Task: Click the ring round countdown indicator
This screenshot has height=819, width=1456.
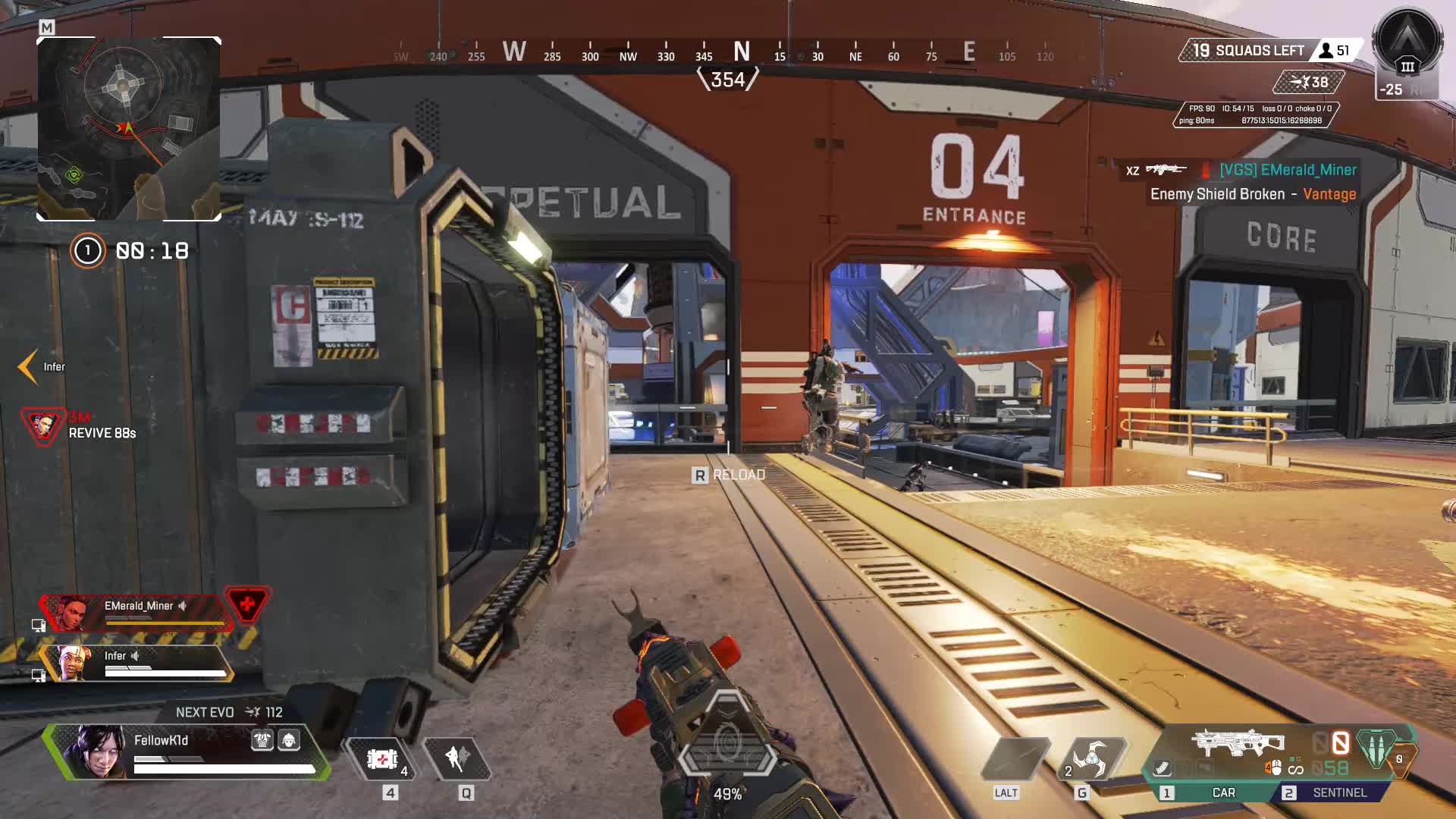Action: [87, 251]
